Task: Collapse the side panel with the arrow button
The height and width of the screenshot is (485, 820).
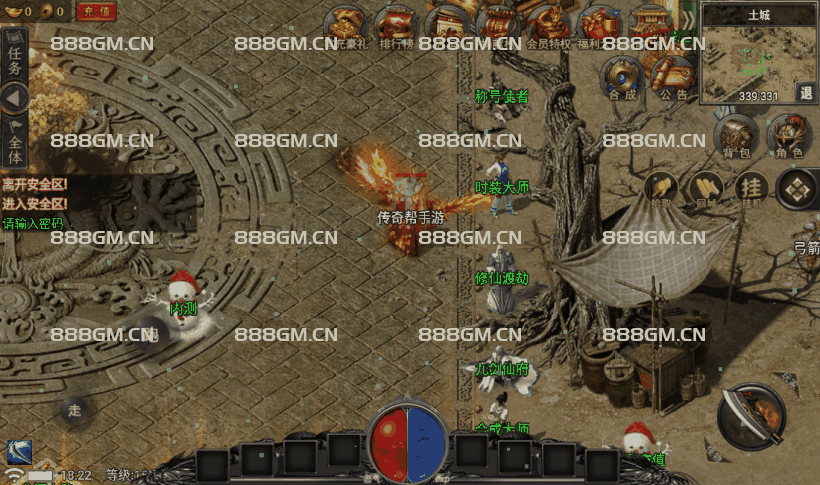Action: click(14, 98)
